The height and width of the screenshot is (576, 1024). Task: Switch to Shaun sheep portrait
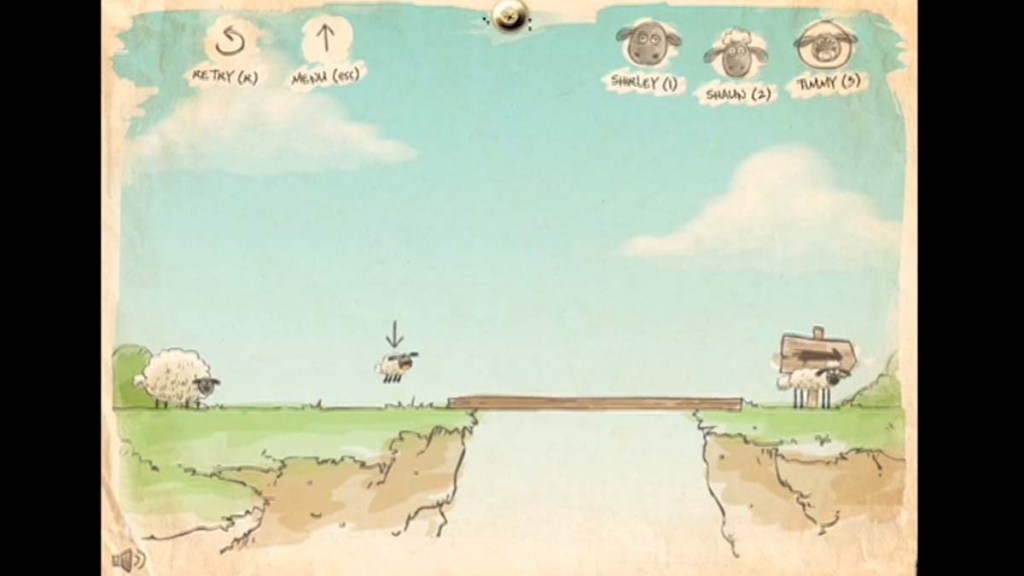735,56
